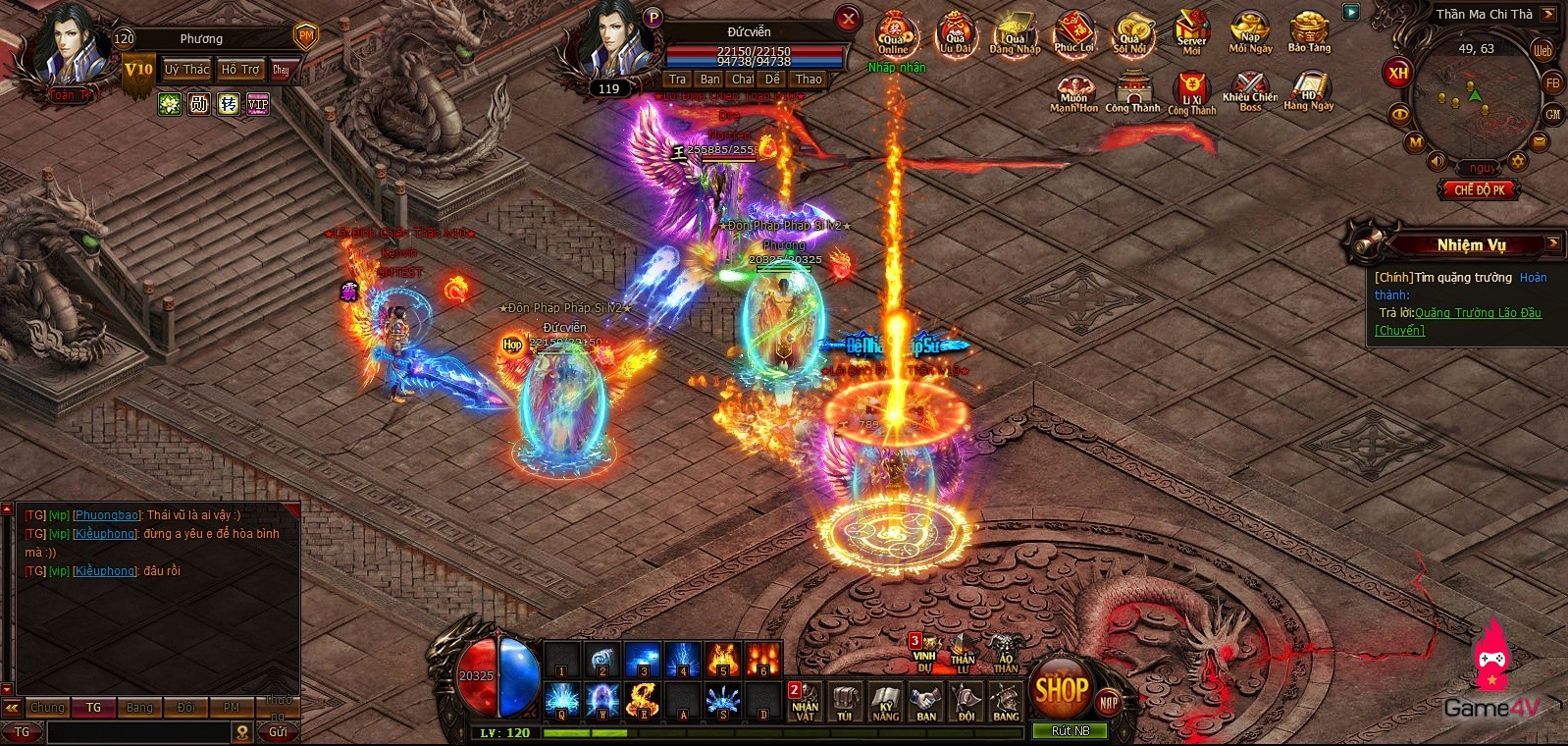The height and width of the screenshot is (746, 1568).
Task: Use the lightning skill in slot 4
Action: click(x=683, y=660)
